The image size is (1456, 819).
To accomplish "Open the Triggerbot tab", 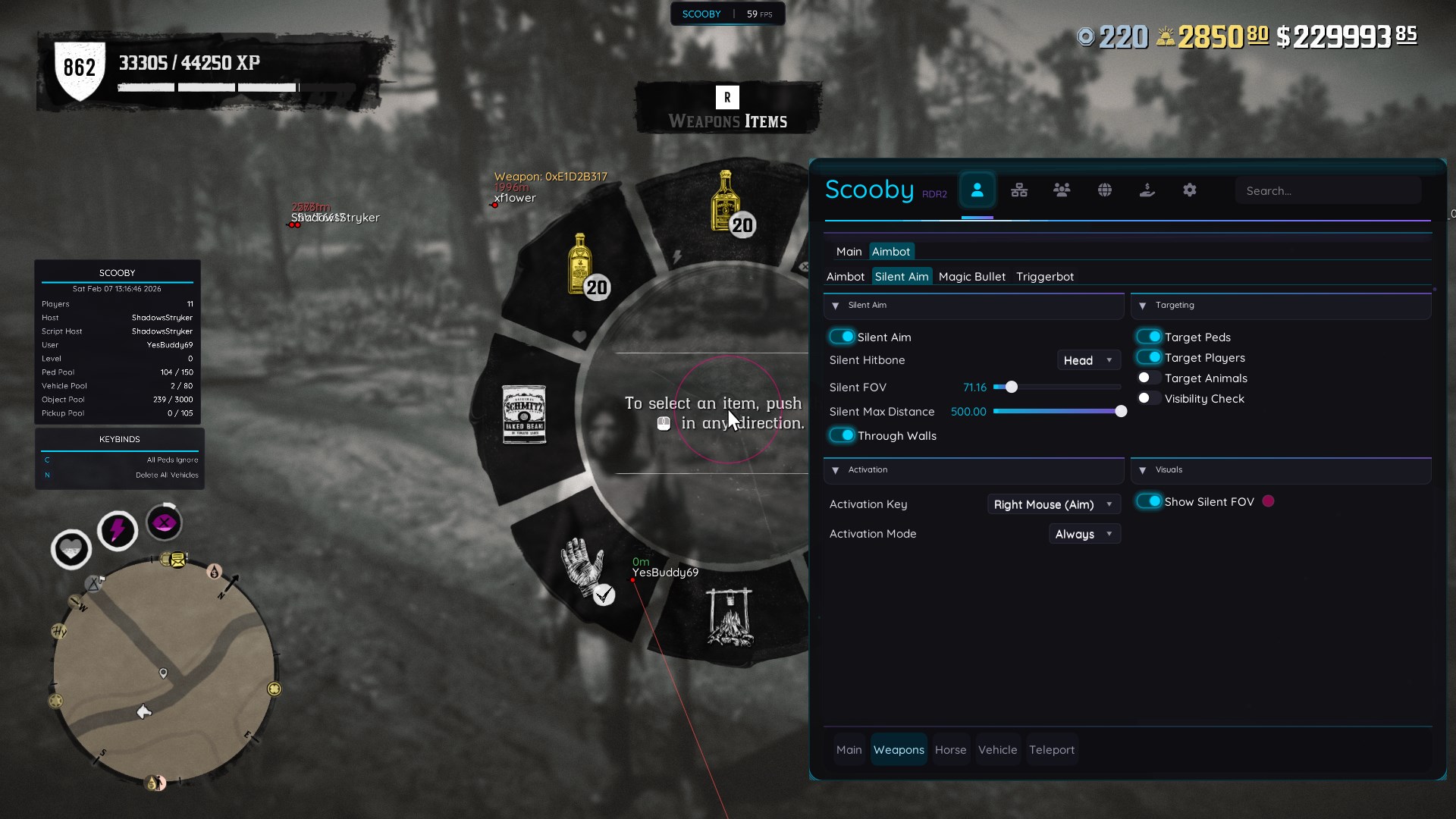I will [1044, 277].
